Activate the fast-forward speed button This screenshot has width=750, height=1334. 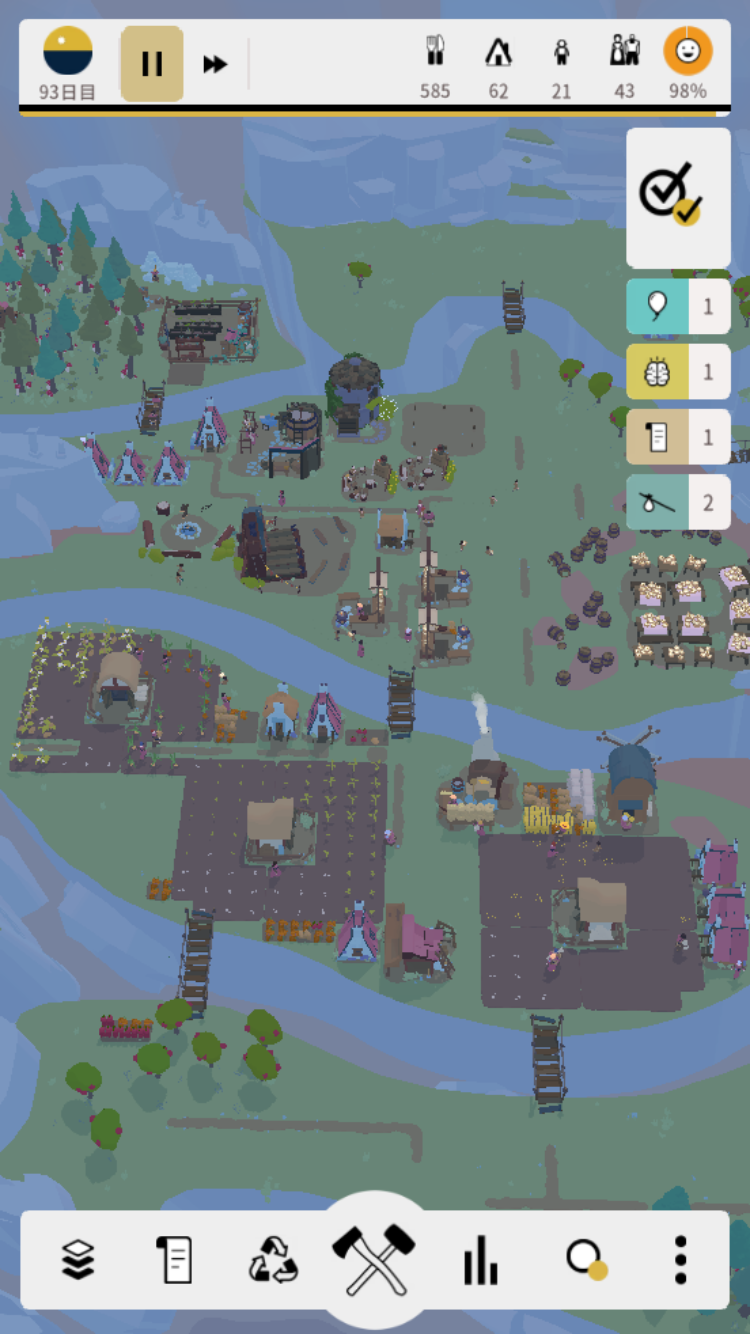point(215,64)
